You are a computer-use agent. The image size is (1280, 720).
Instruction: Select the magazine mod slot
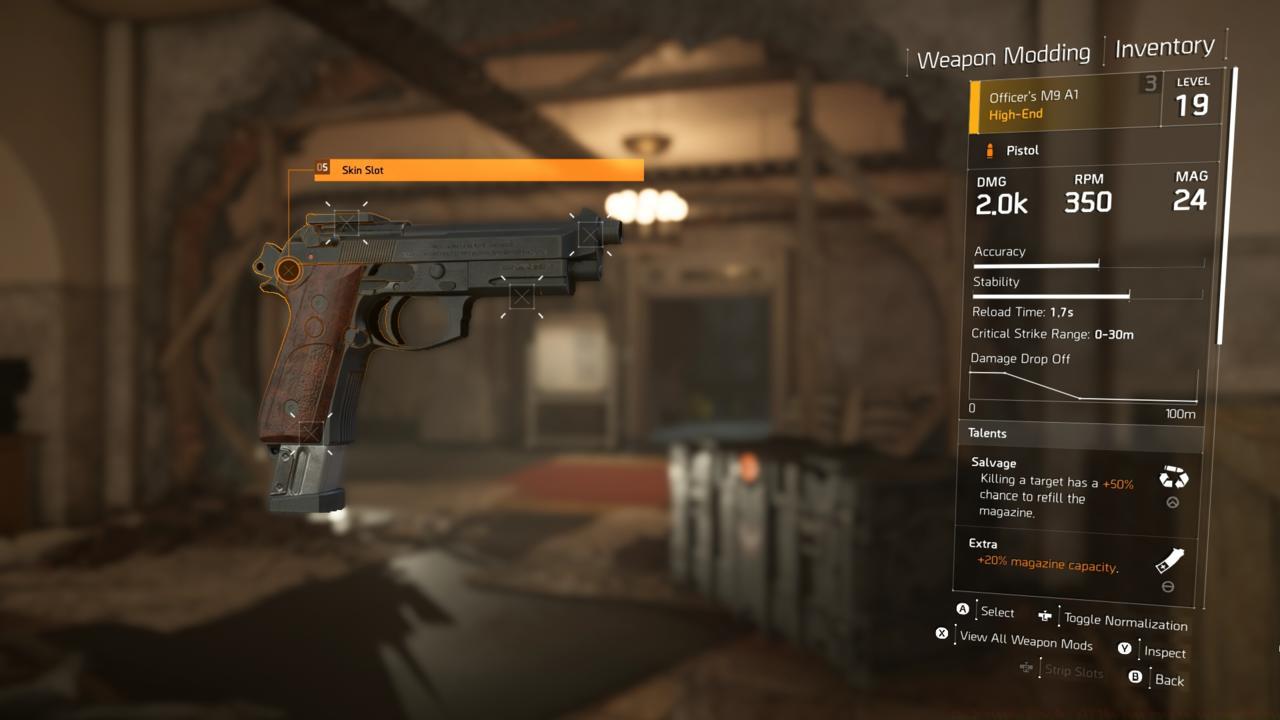point(313,432)
